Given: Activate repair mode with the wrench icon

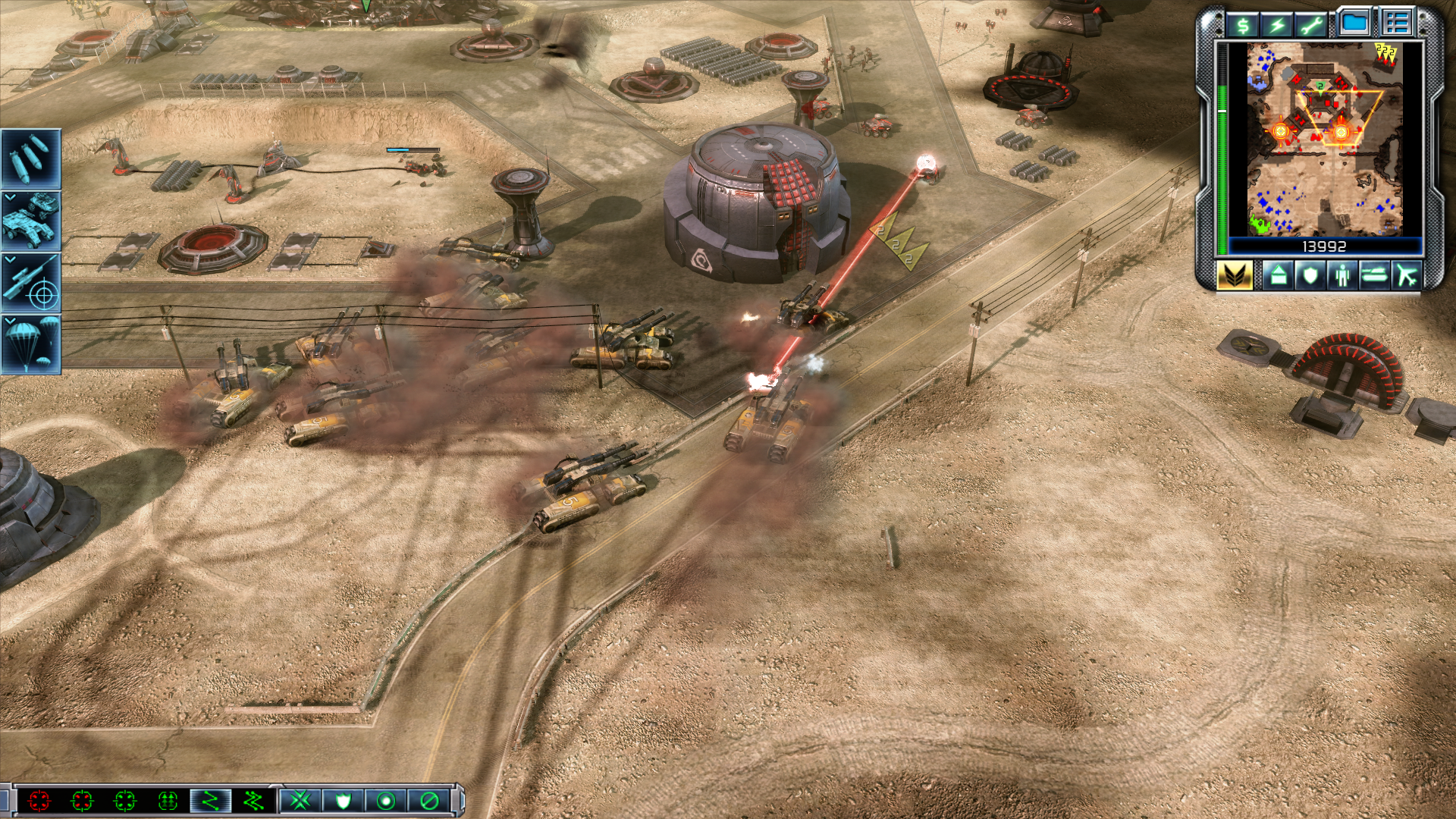Looking at the screenshot, I should [1312, 25].
